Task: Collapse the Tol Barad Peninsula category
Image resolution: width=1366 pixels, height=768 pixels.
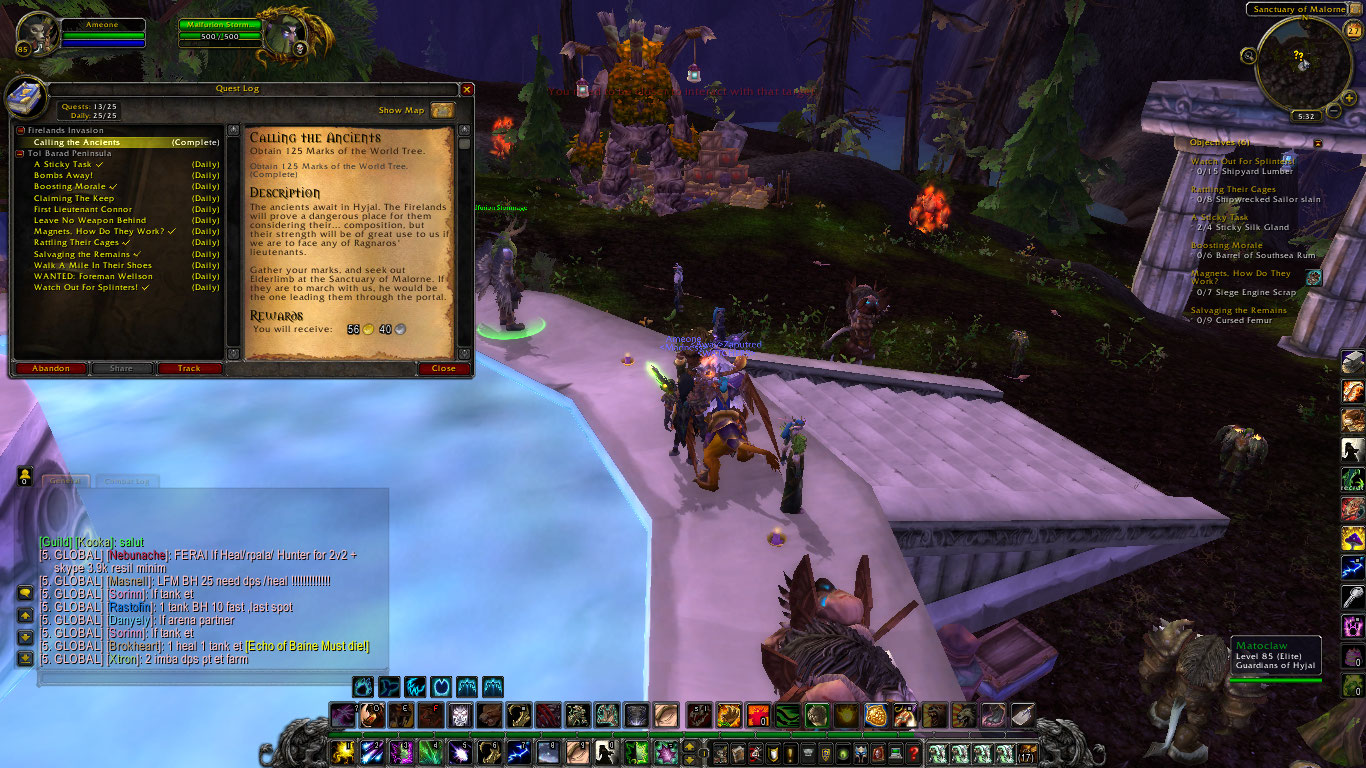Action: pos(20,153)
